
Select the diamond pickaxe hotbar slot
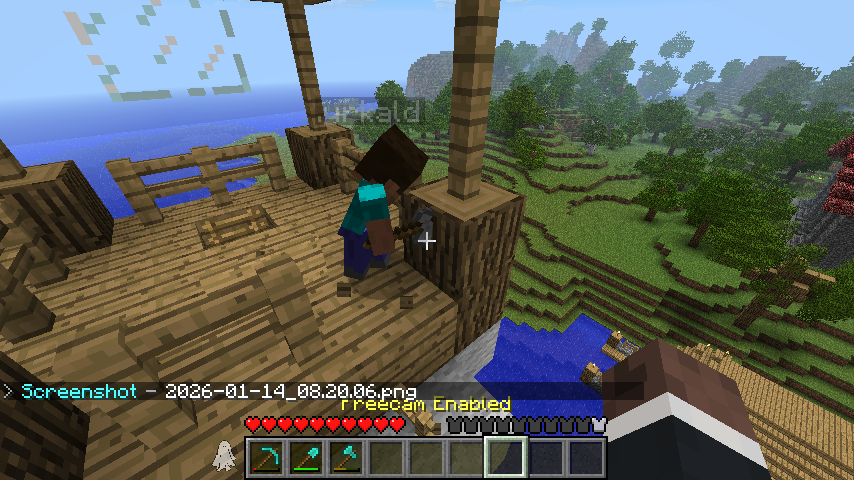tap(265, 457)
